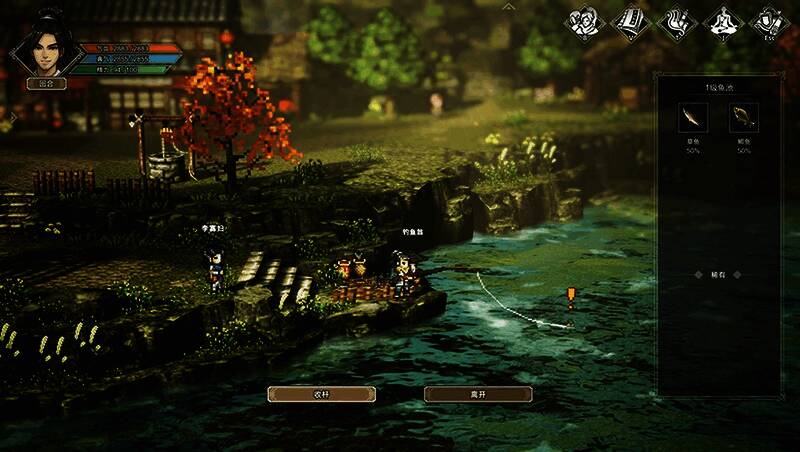Select the 草鱼 grass carp slot
This screenshot has width=800, height=452.
point(692,119)
